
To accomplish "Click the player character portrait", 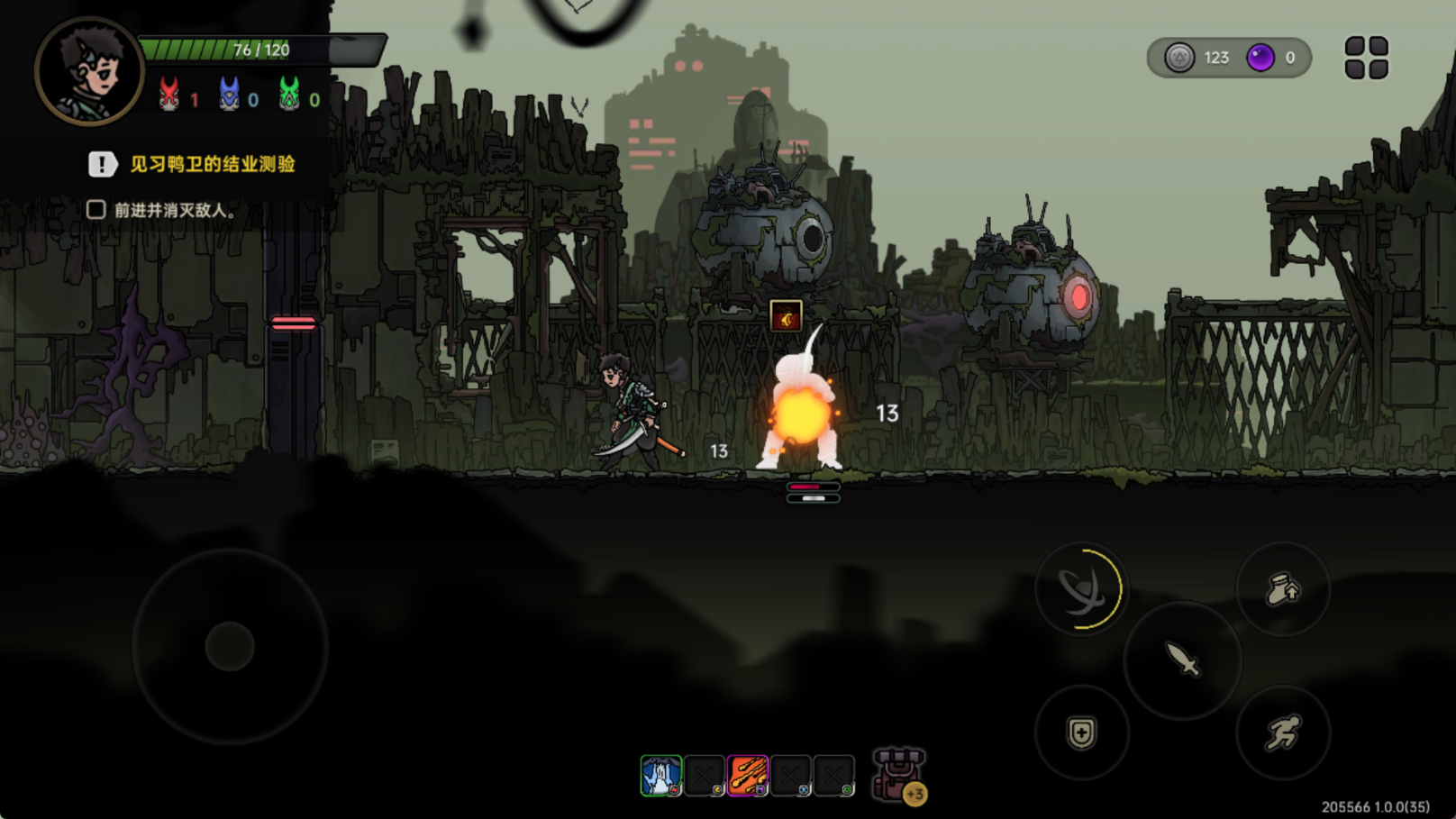I will 88,70.
